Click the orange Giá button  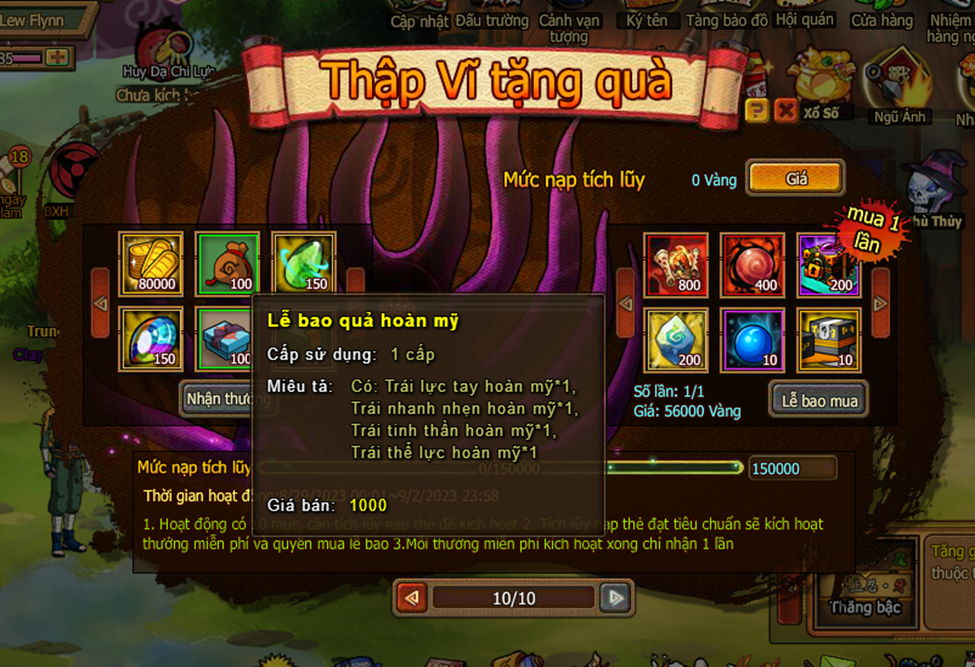click(796, 179)
